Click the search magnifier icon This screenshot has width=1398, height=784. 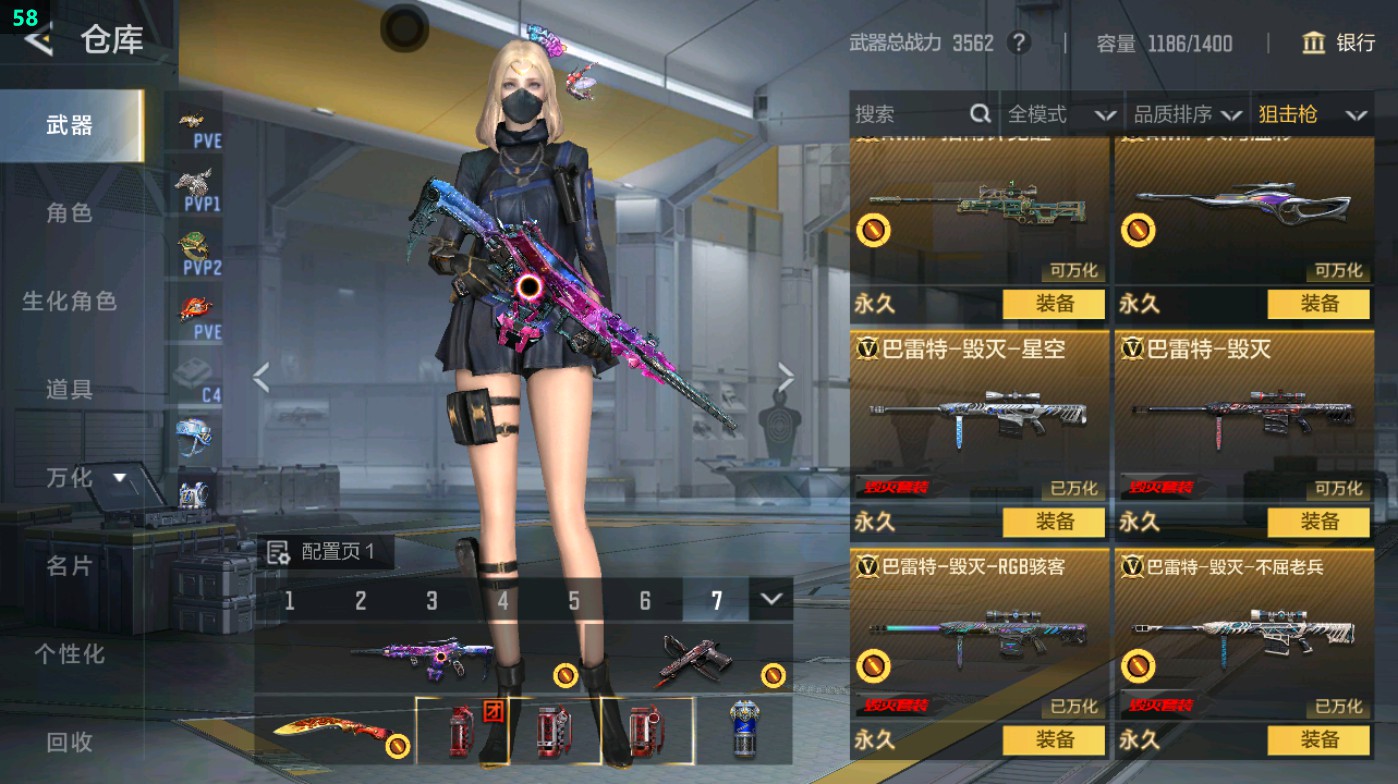point(979,114)
